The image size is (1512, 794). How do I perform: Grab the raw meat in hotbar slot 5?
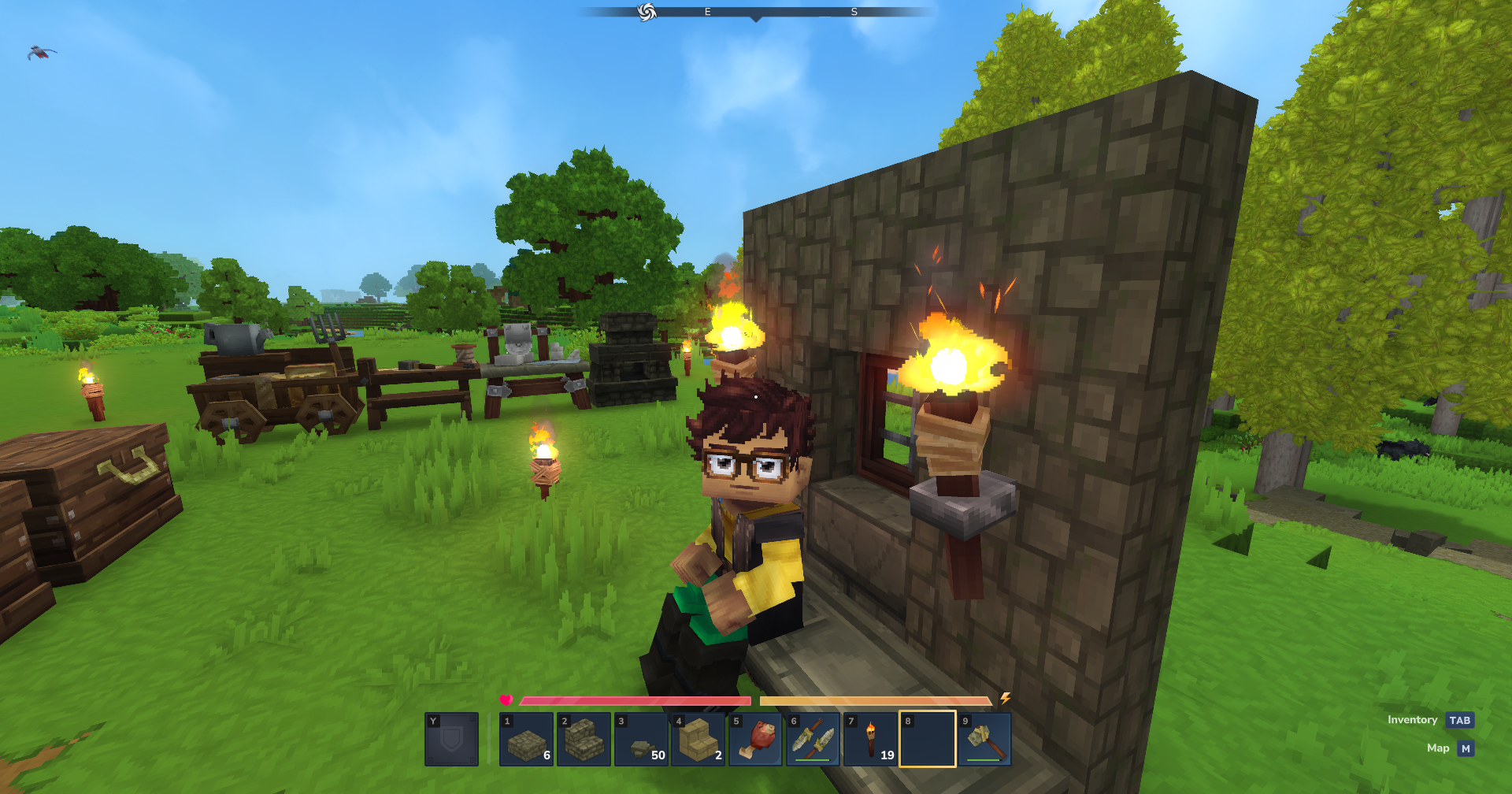pyautogui.click(x=754, y=740)
